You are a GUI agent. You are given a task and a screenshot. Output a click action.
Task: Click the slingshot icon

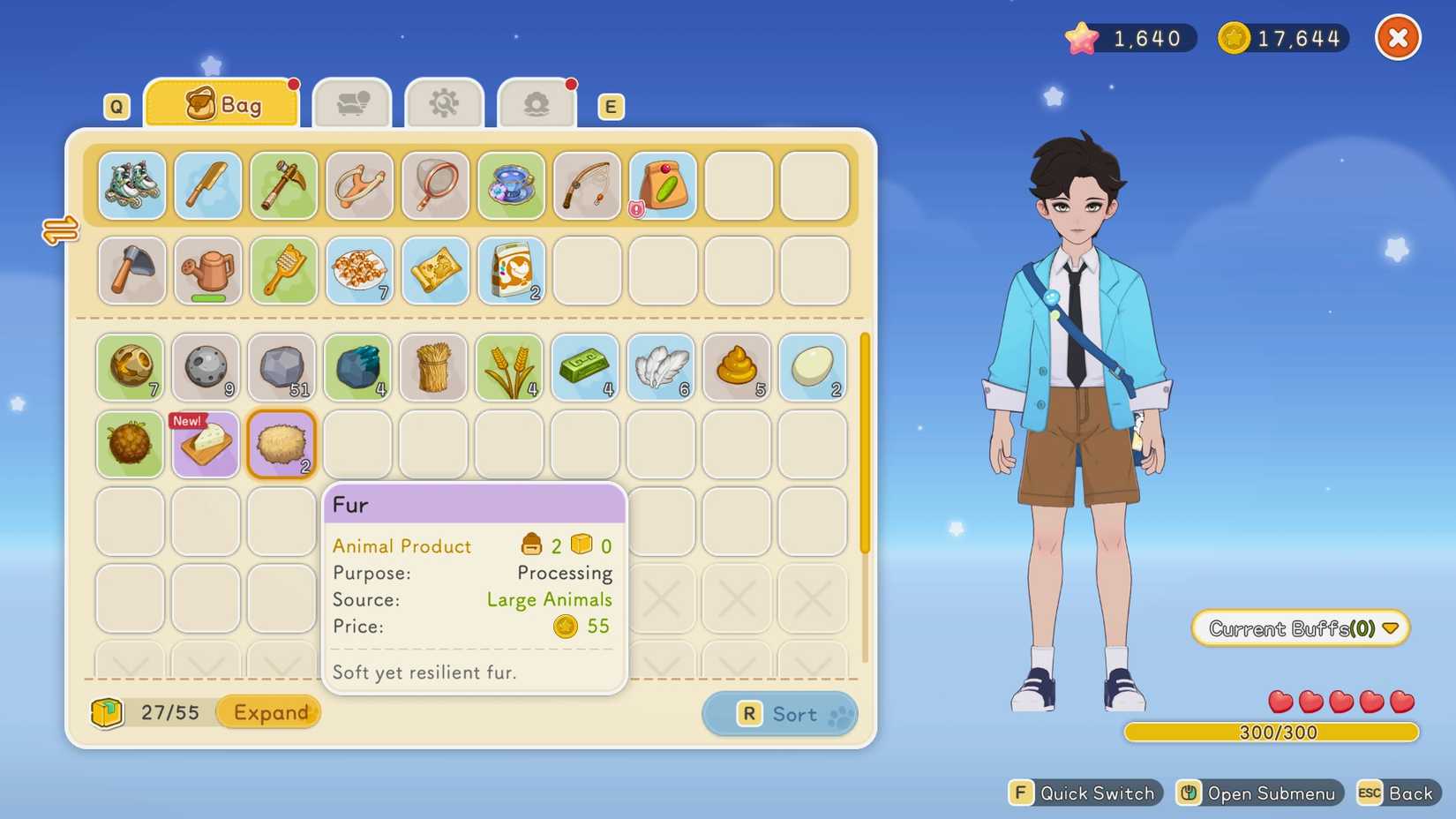pos(359,185)
